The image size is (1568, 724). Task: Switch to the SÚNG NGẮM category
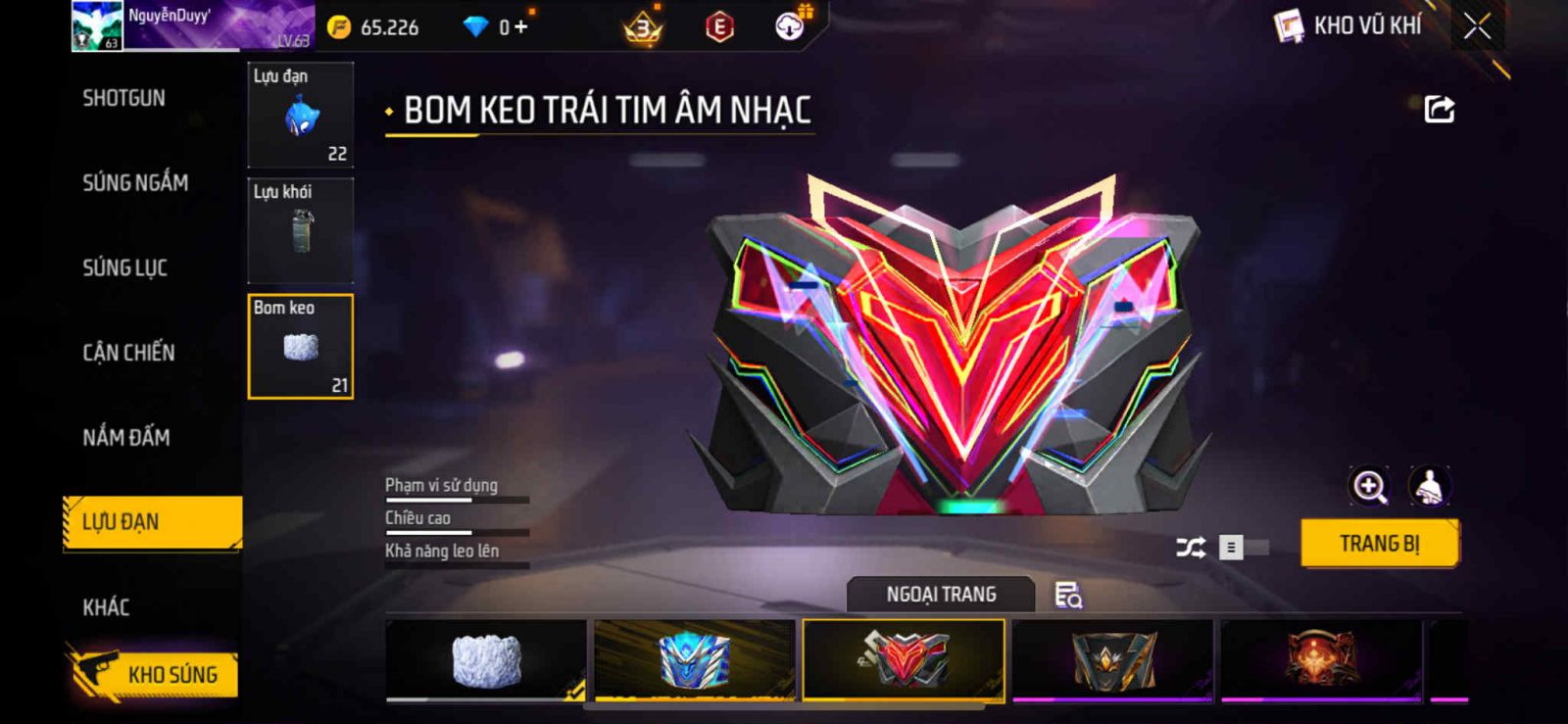(135, 182)
